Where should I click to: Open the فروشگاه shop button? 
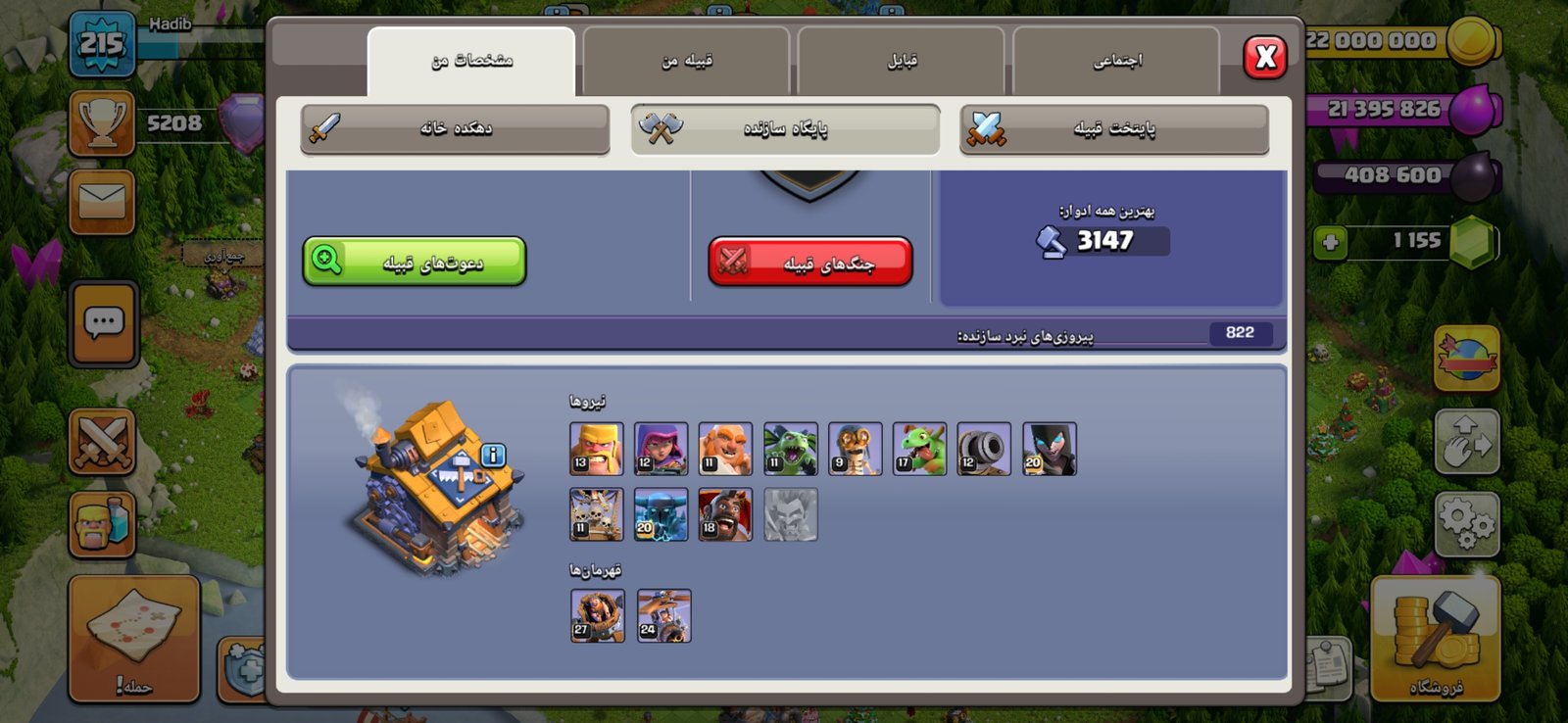(1436, 639)
